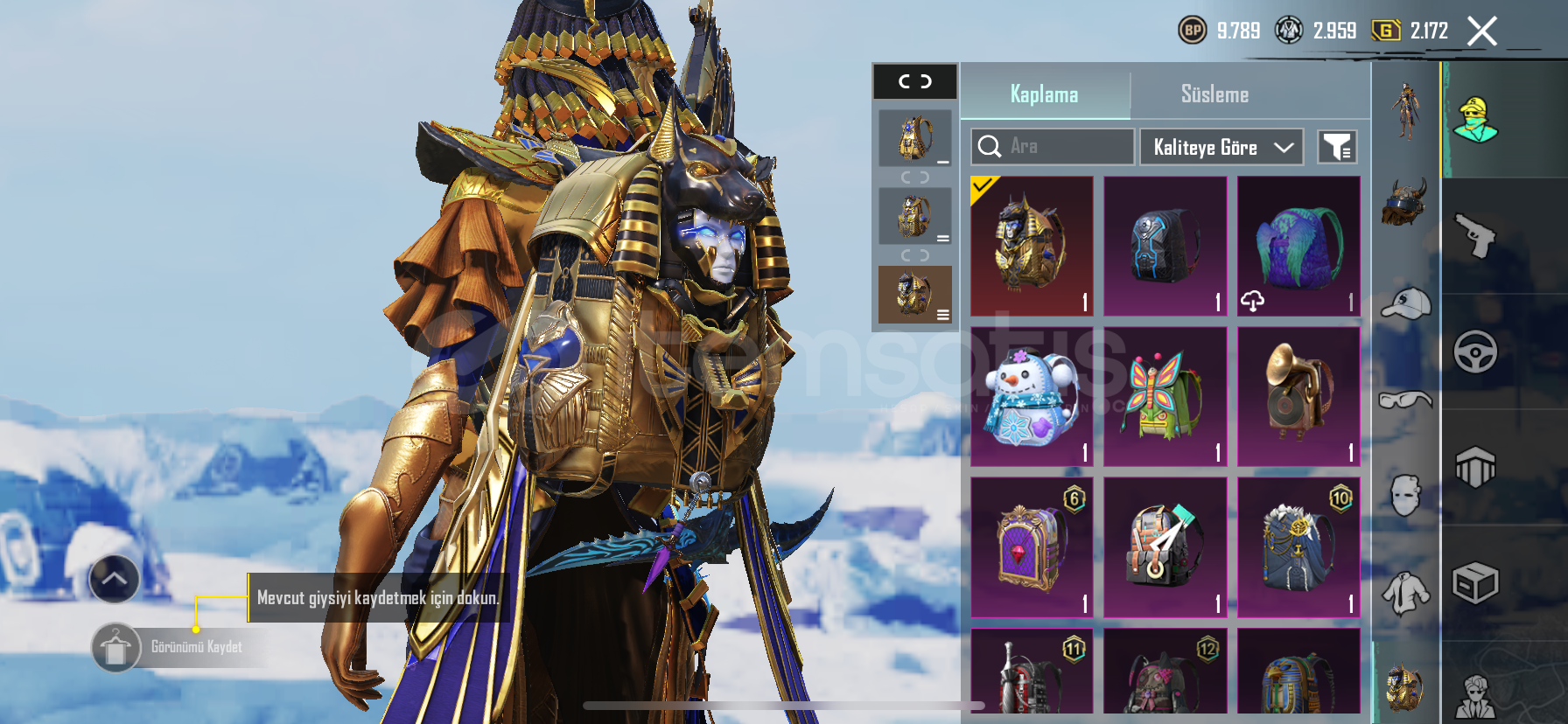The height and width of the screenshot is (724, 1568).
Task: Switch to the Süsleme tab
Action: [x=1214, y=94]
